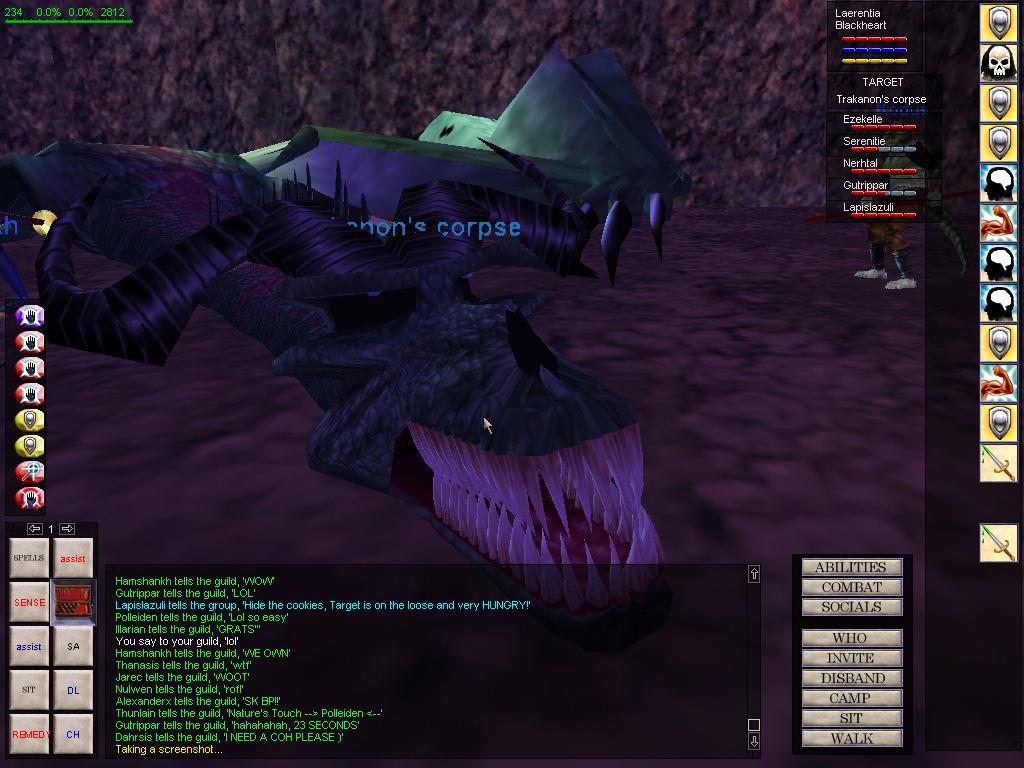Target Lapislazuli in the group list
The image size is (1024, 768).
(868, 208)
